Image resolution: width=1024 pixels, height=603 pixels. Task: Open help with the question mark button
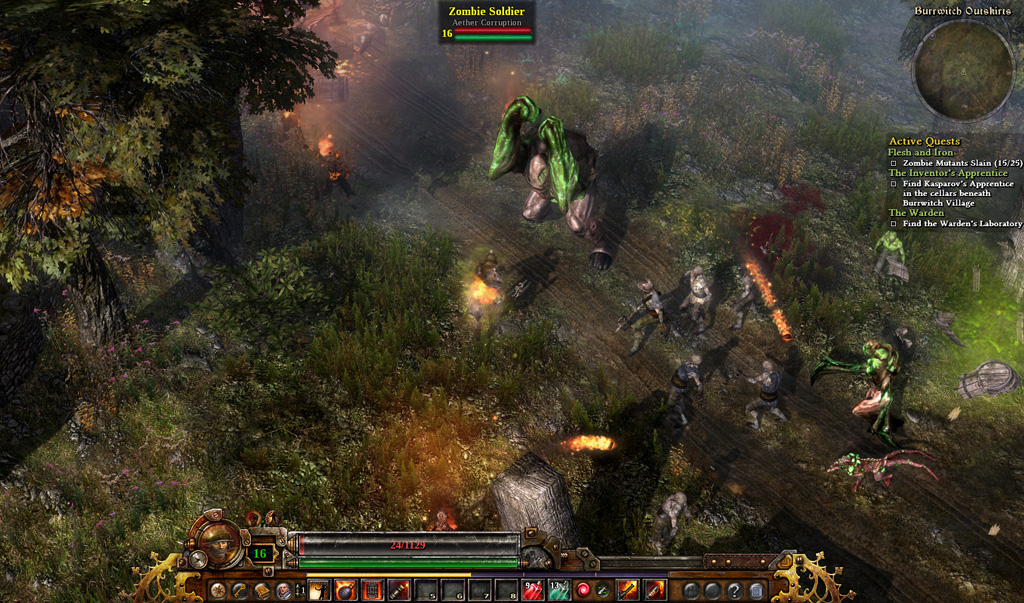pos(734,590)
